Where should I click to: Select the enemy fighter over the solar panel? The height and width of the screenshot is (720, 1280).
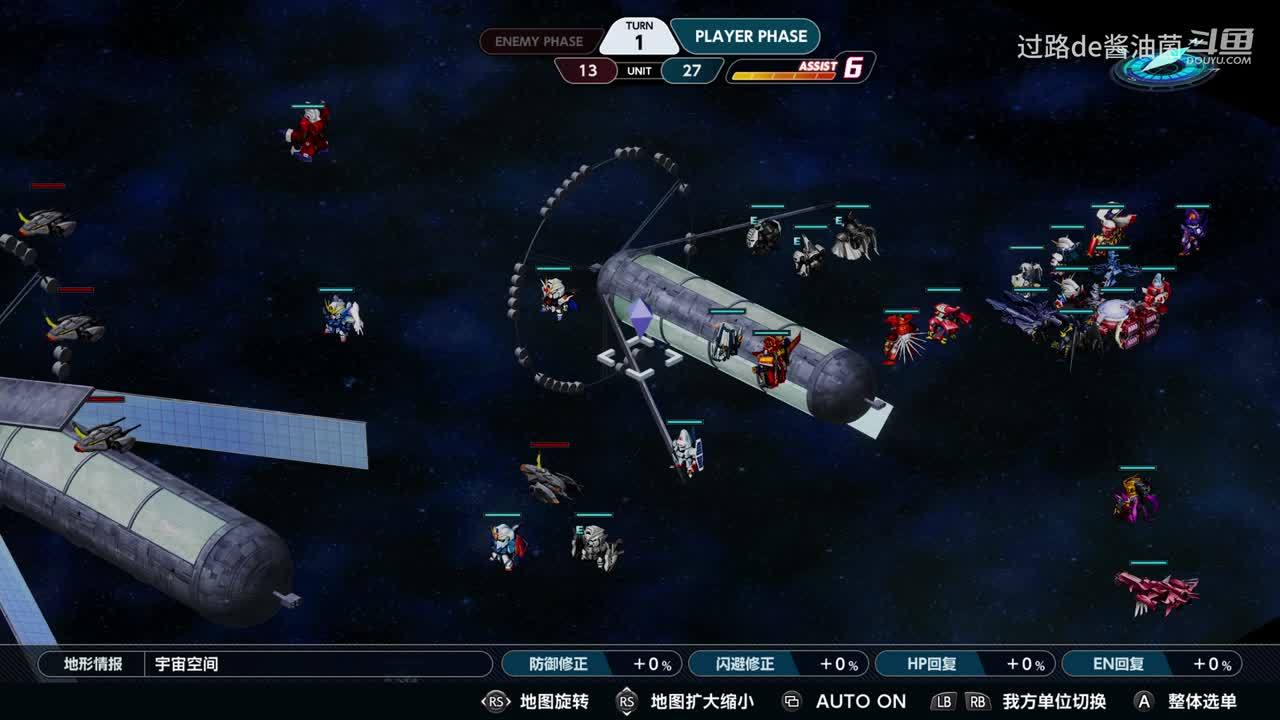tap(104, 435)
